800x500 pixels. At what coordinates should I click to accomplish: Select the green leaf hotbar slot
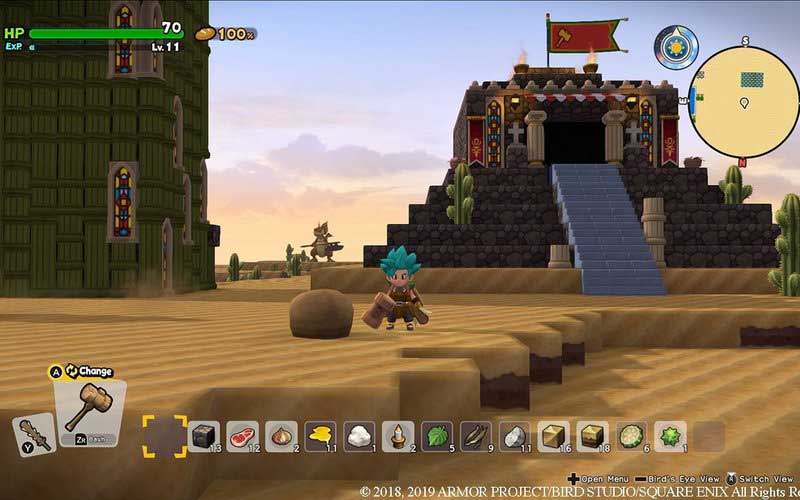click(x=437, y=435)
